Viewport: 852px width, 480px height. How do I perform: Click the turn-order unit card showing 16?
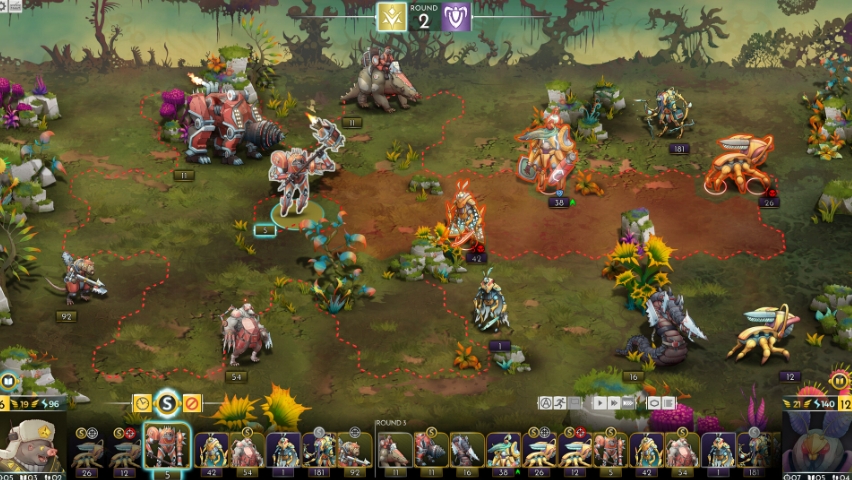[x=467, y=452]
